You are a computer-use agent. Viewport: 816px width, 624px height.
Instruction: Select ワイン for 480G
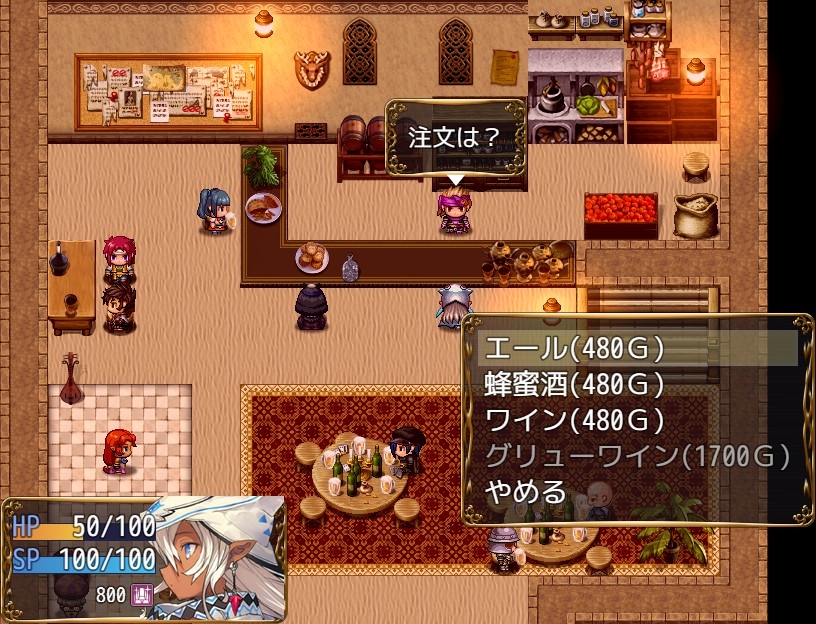[574, 420]
